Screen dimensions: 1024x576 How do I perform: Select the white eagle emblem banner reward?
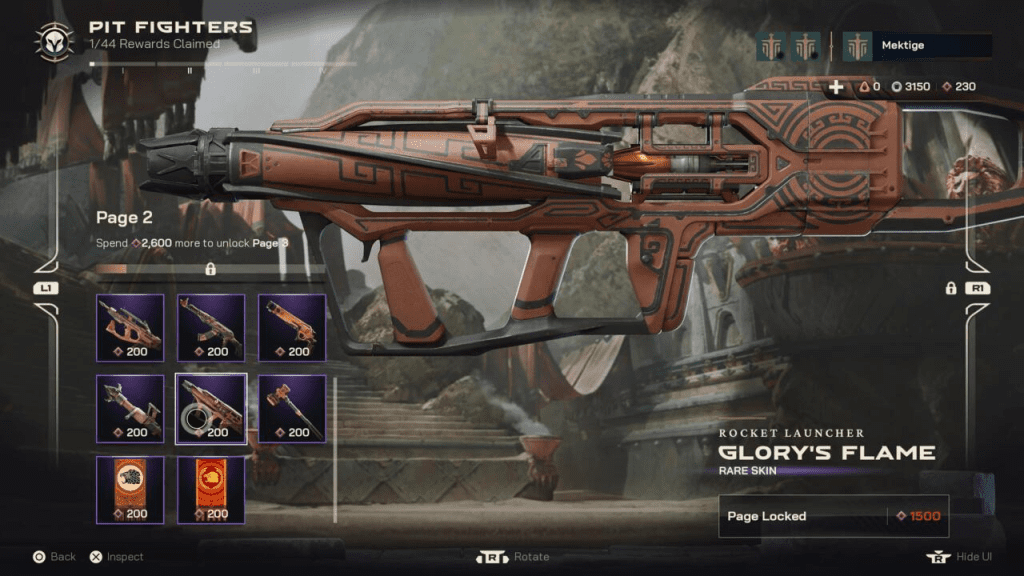click(130, 489)
